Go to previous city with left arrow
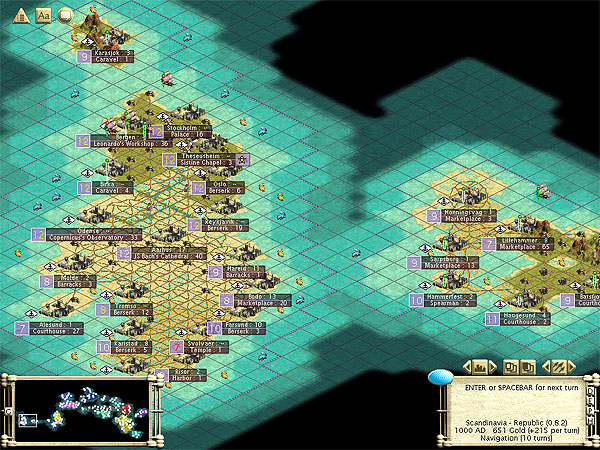 466,366
